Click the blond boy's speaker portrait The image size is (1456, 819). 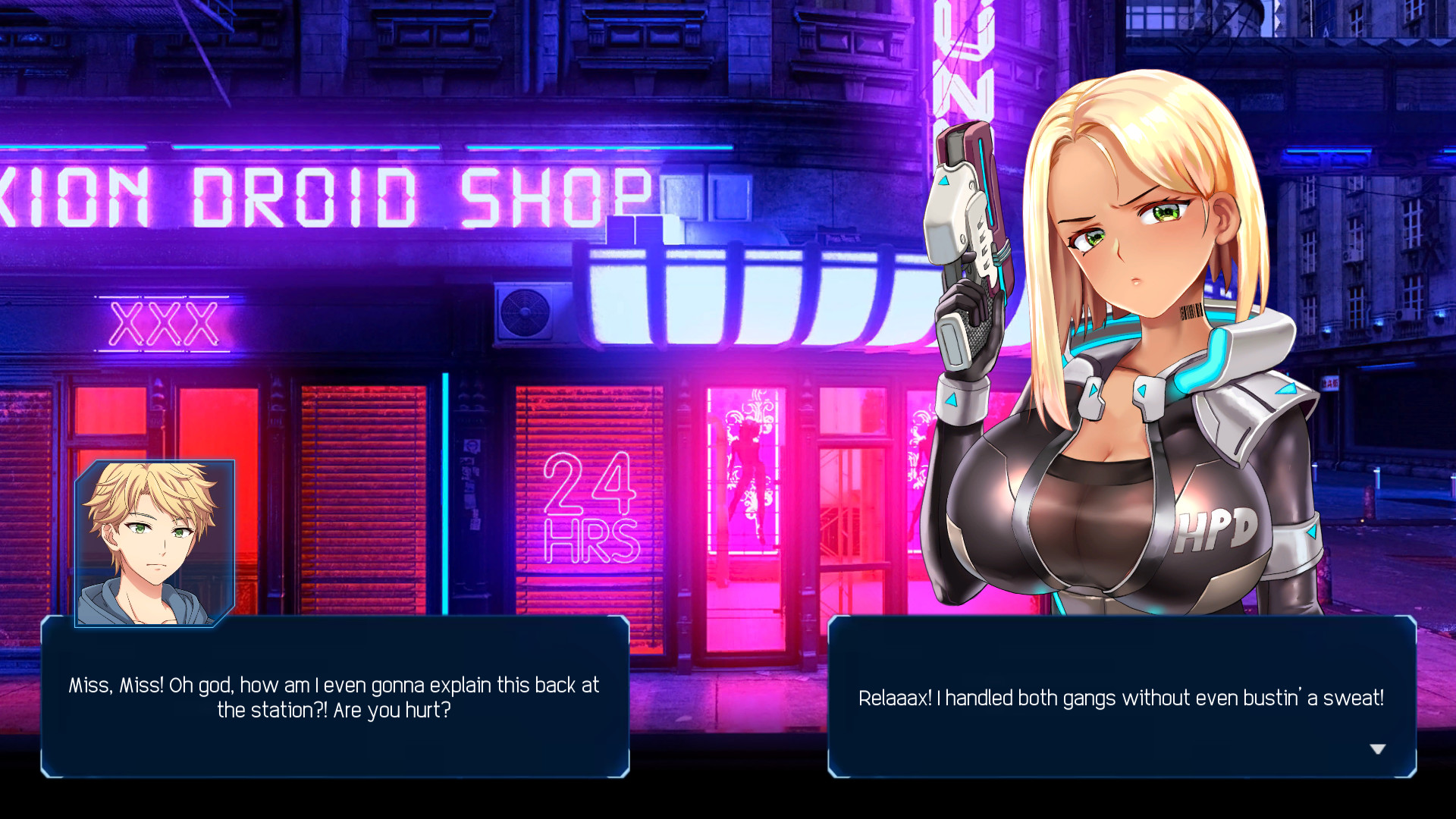[x=155, y=543]
